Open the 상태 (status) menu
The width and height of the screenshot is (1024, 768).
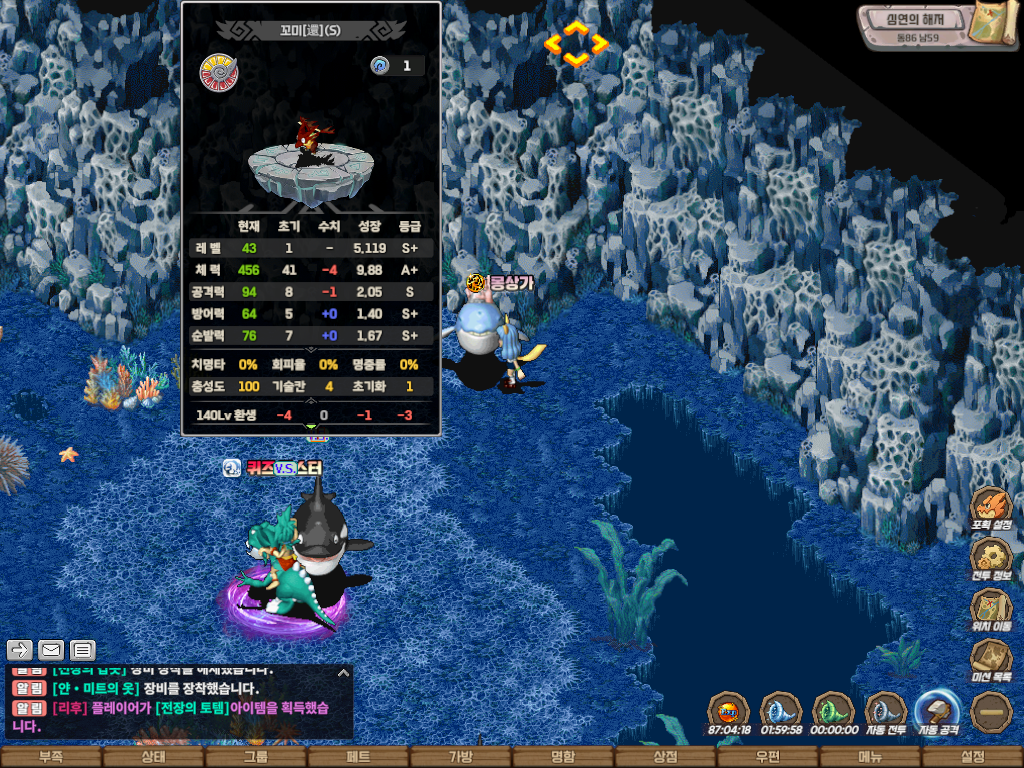[153, 757]
